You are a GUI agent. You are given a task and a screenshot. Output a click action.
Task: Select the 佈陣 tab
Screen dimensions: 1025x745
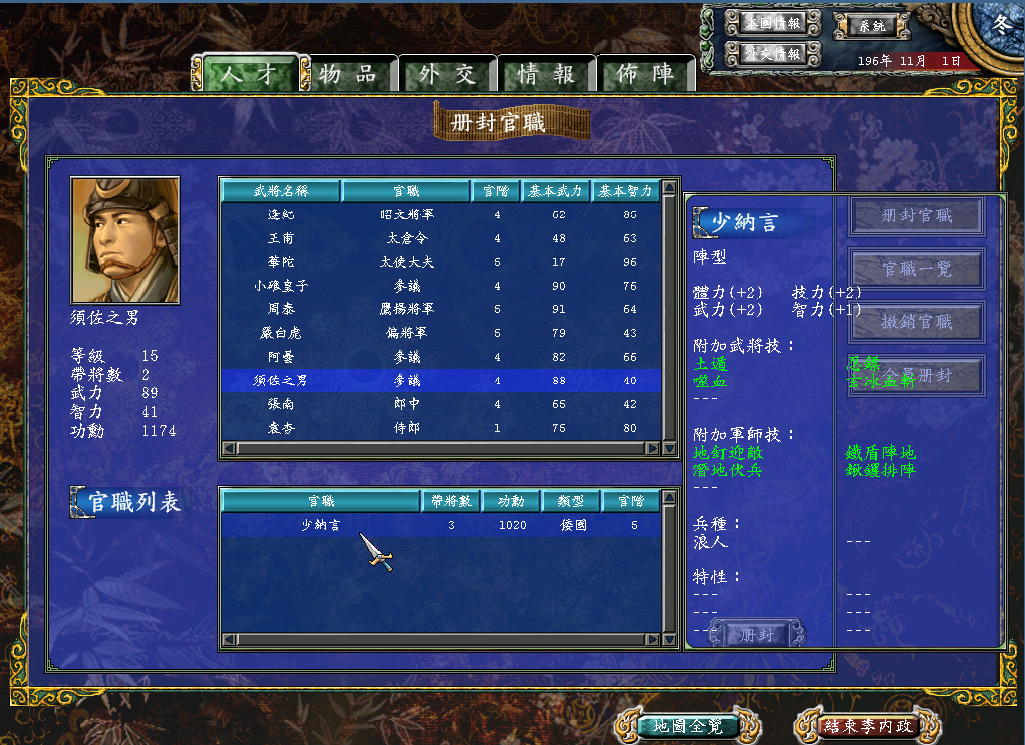[645, 75]
